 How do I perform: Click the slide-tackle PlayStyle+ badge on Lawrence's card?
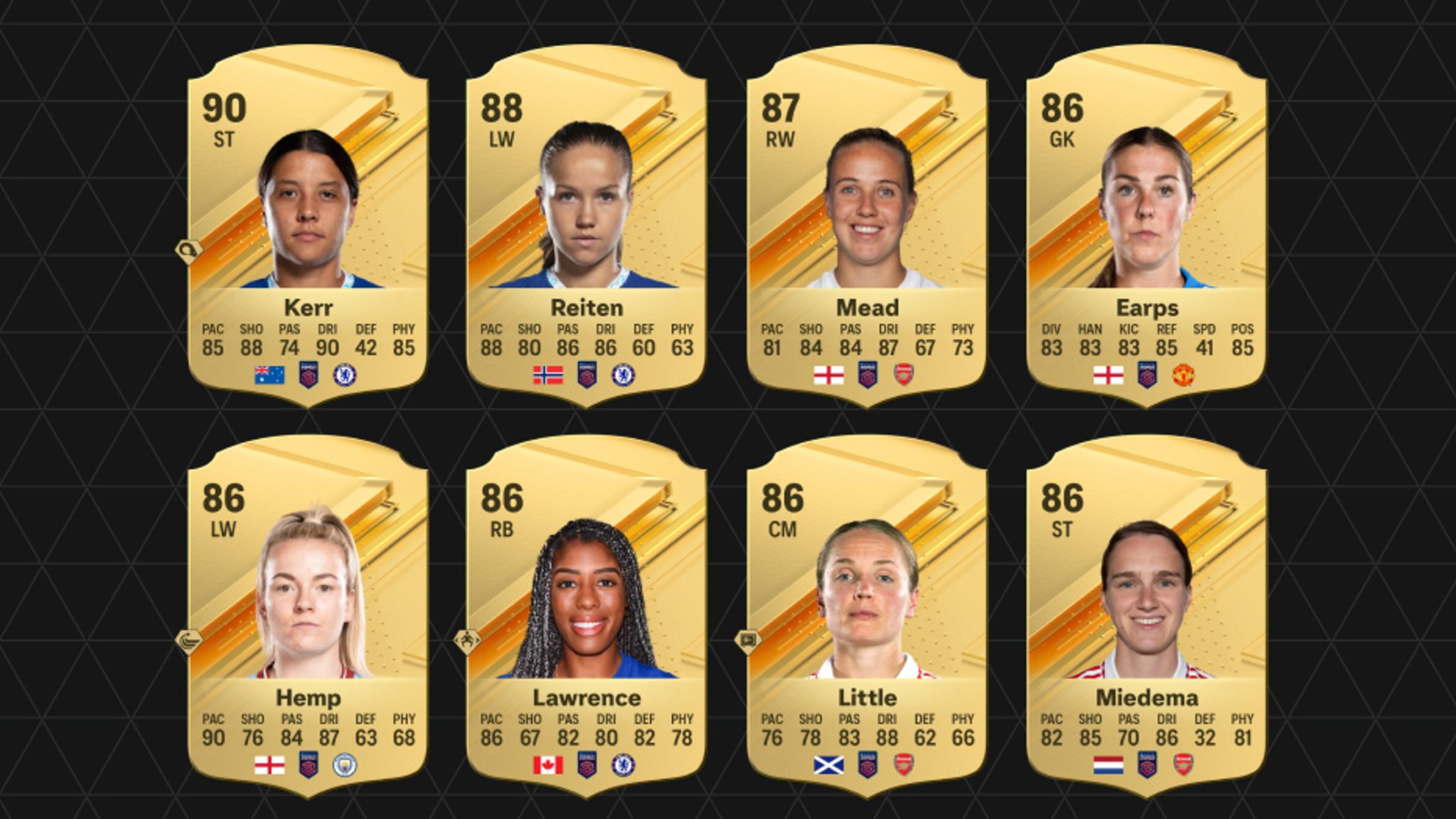coord(467,641)
